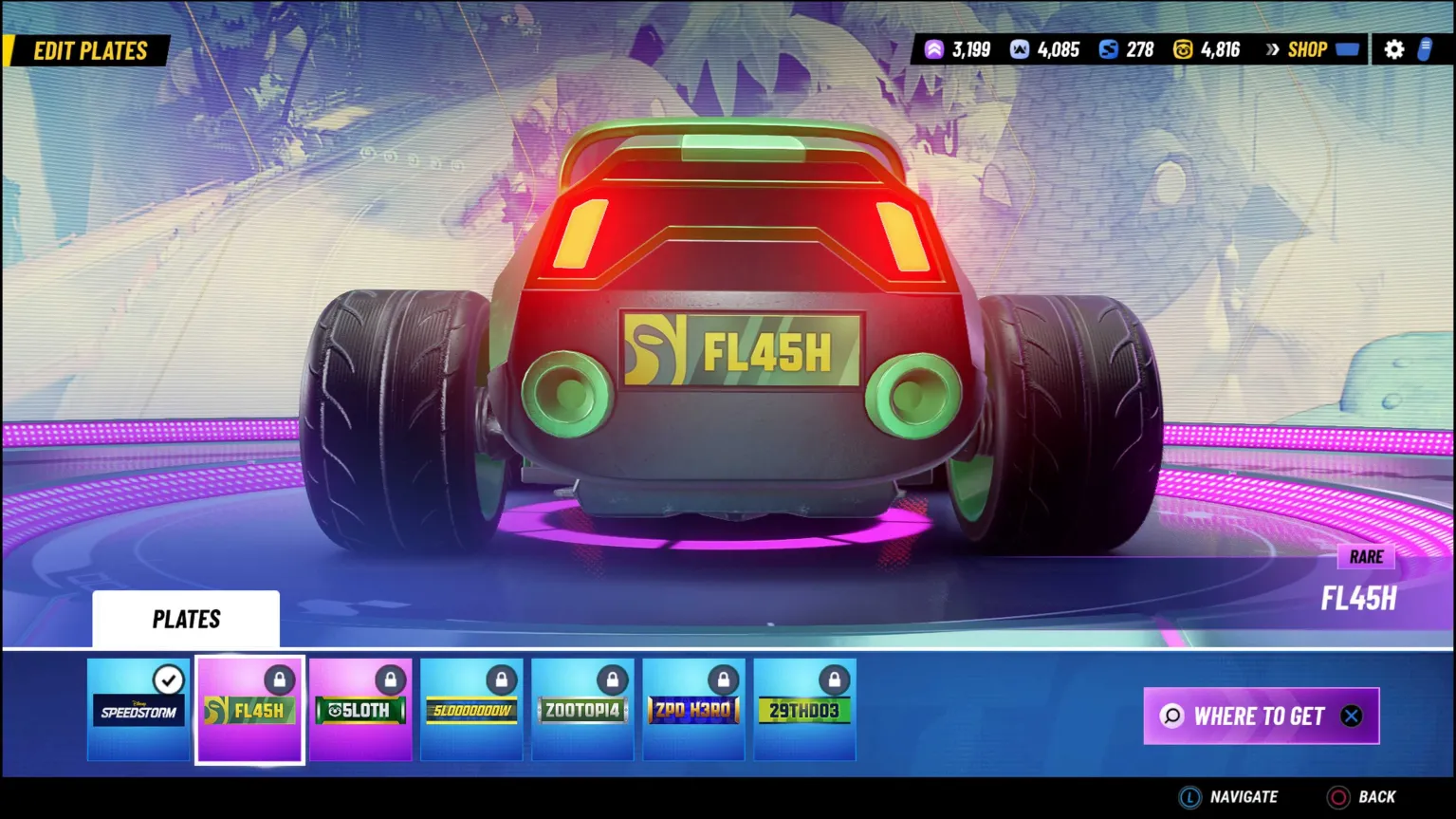Screen dimensions: 1456x819
Task: Select the 29THD03 plate tile
Action: 804,710
